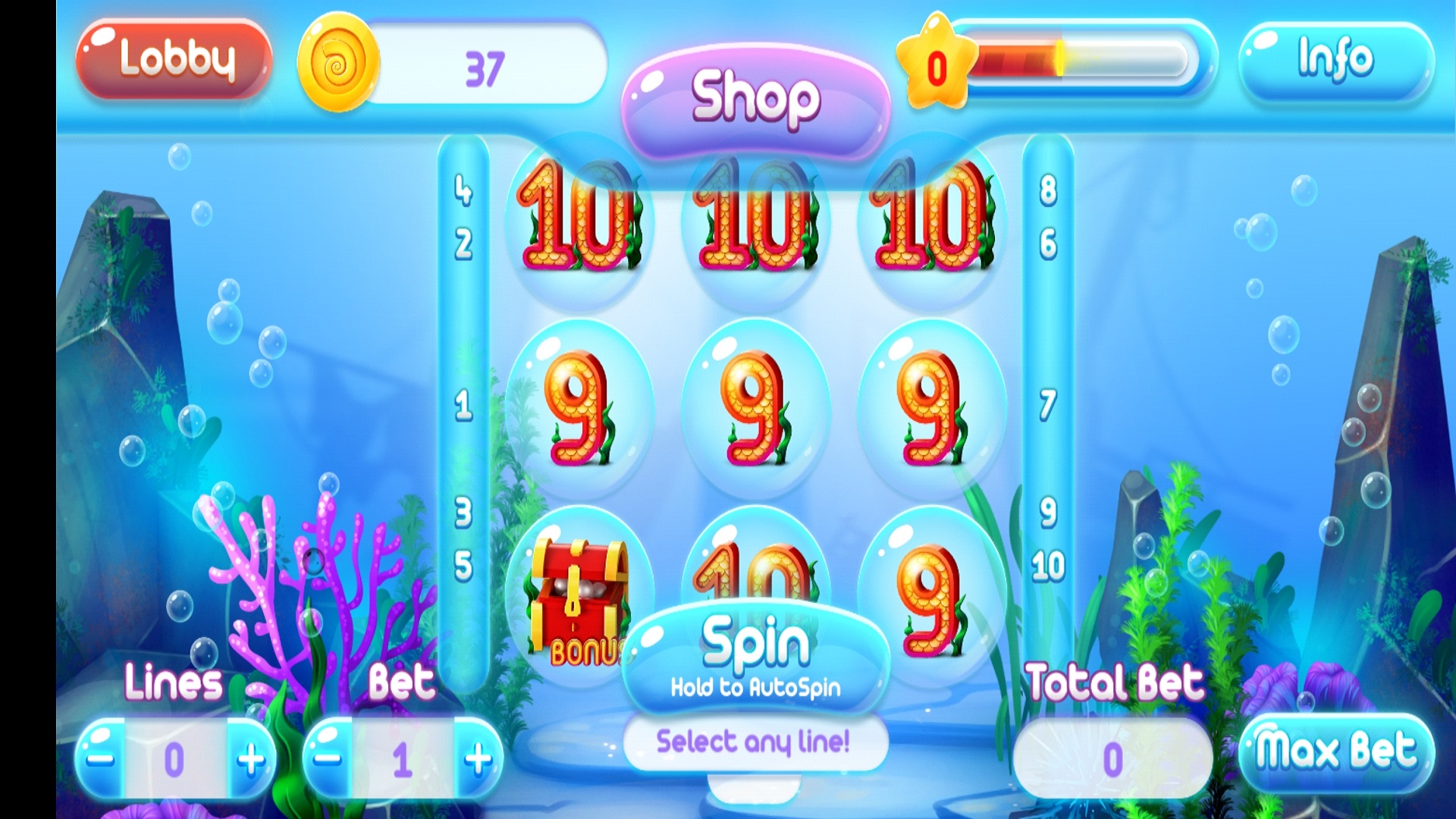This screenshot has width=1456, height=819.
Task: Select payline number 3
Action: (463, 513)
